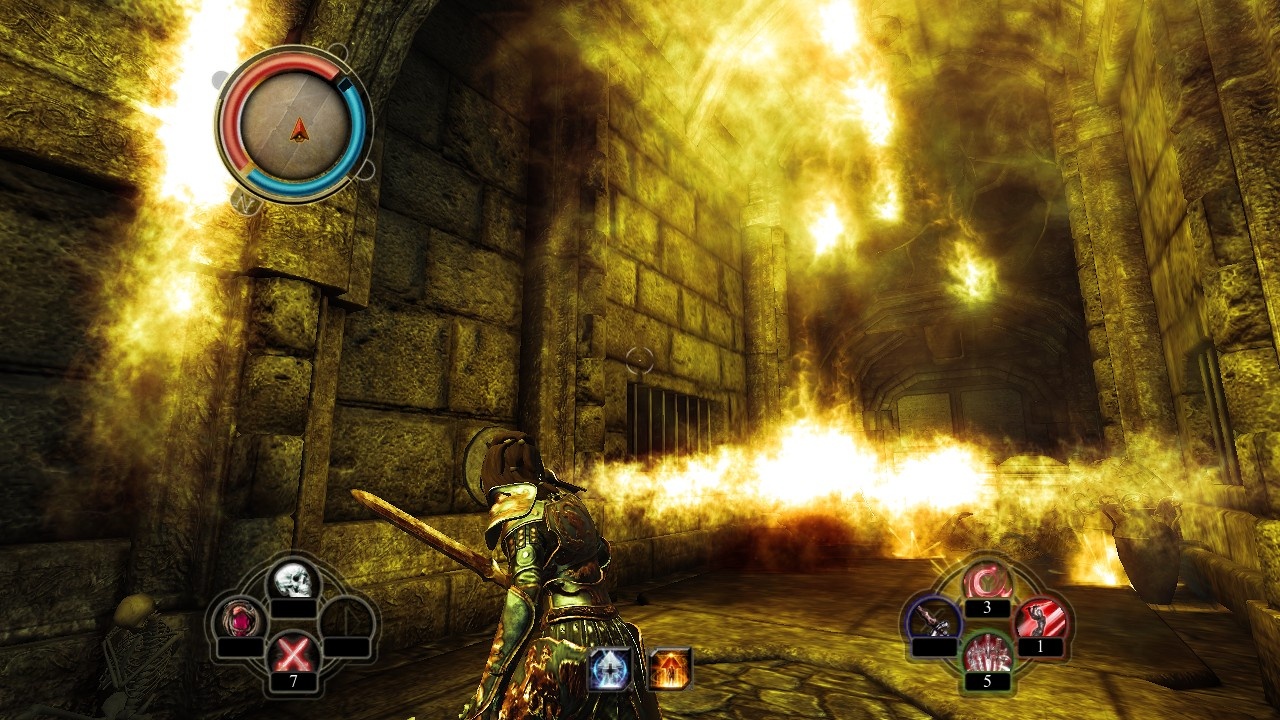Click the blue arrow cross buff icon
1280x720 pixels.
click(x=609, y=668)
